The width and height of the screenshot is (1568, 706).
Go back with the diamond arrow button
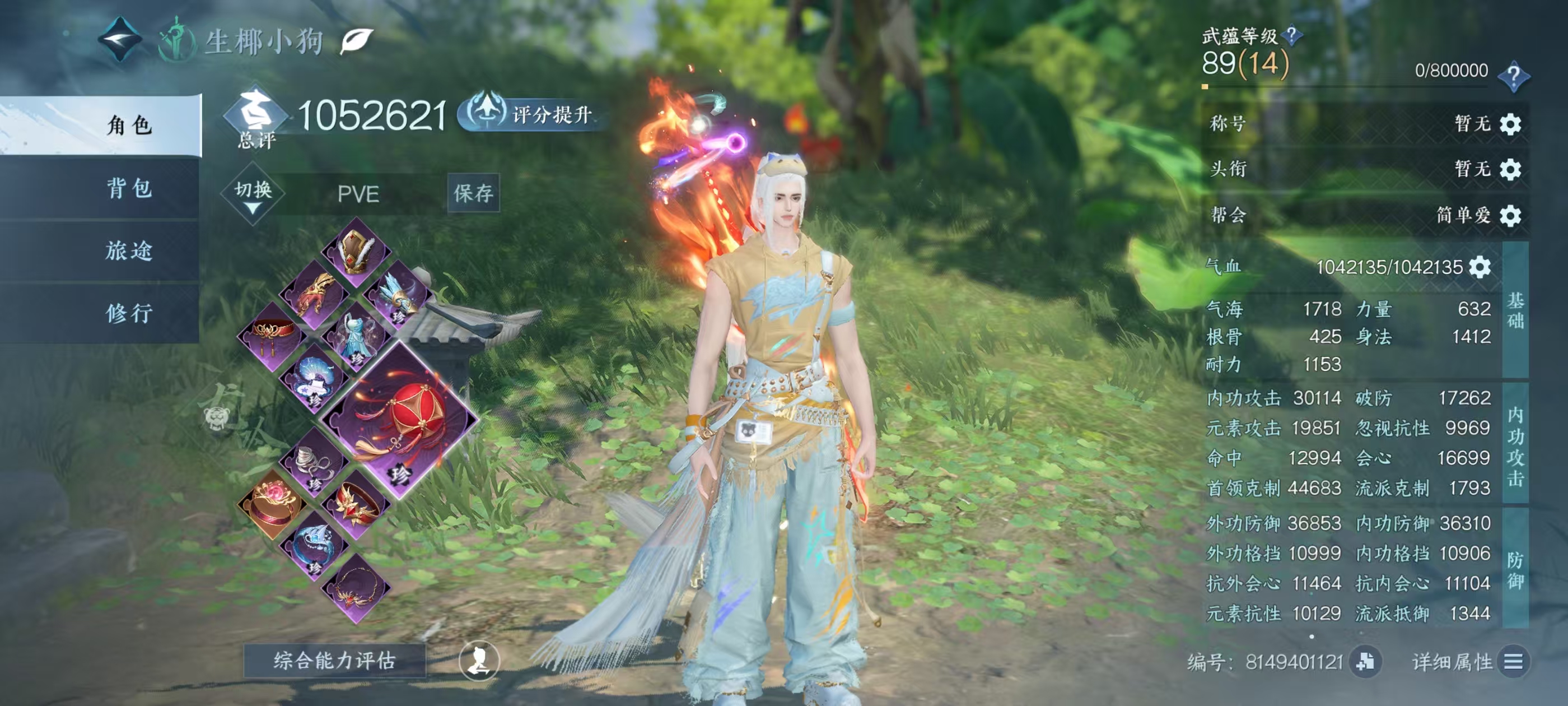point(120,40)
